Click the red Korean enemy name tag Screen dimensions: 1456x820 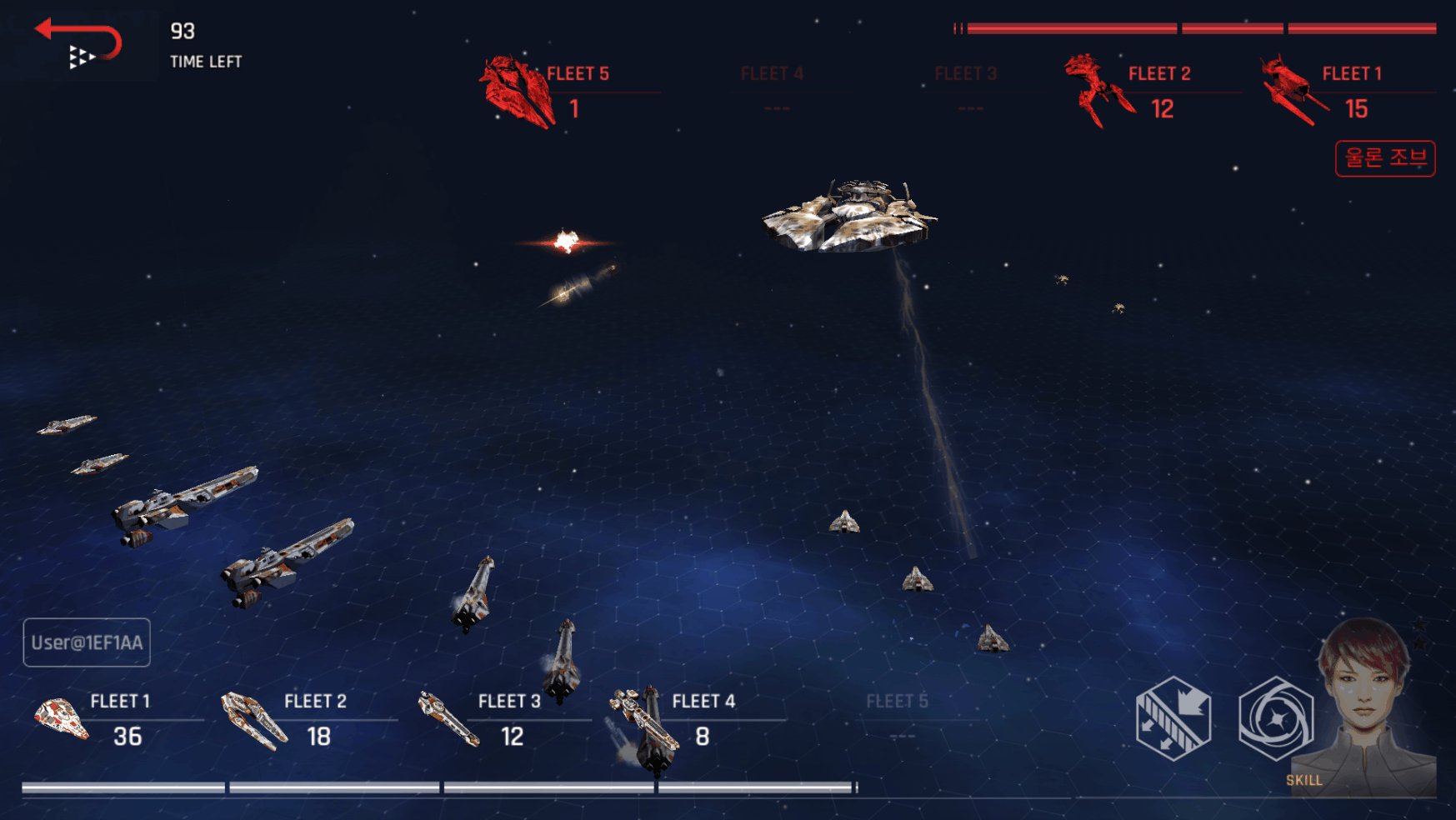coord(1384,158)
